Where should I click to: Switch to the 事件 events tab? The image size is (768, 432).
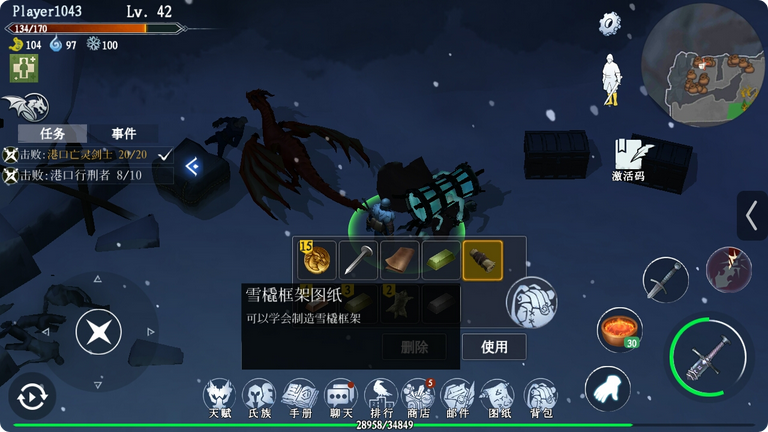click(x=124, y=133)
